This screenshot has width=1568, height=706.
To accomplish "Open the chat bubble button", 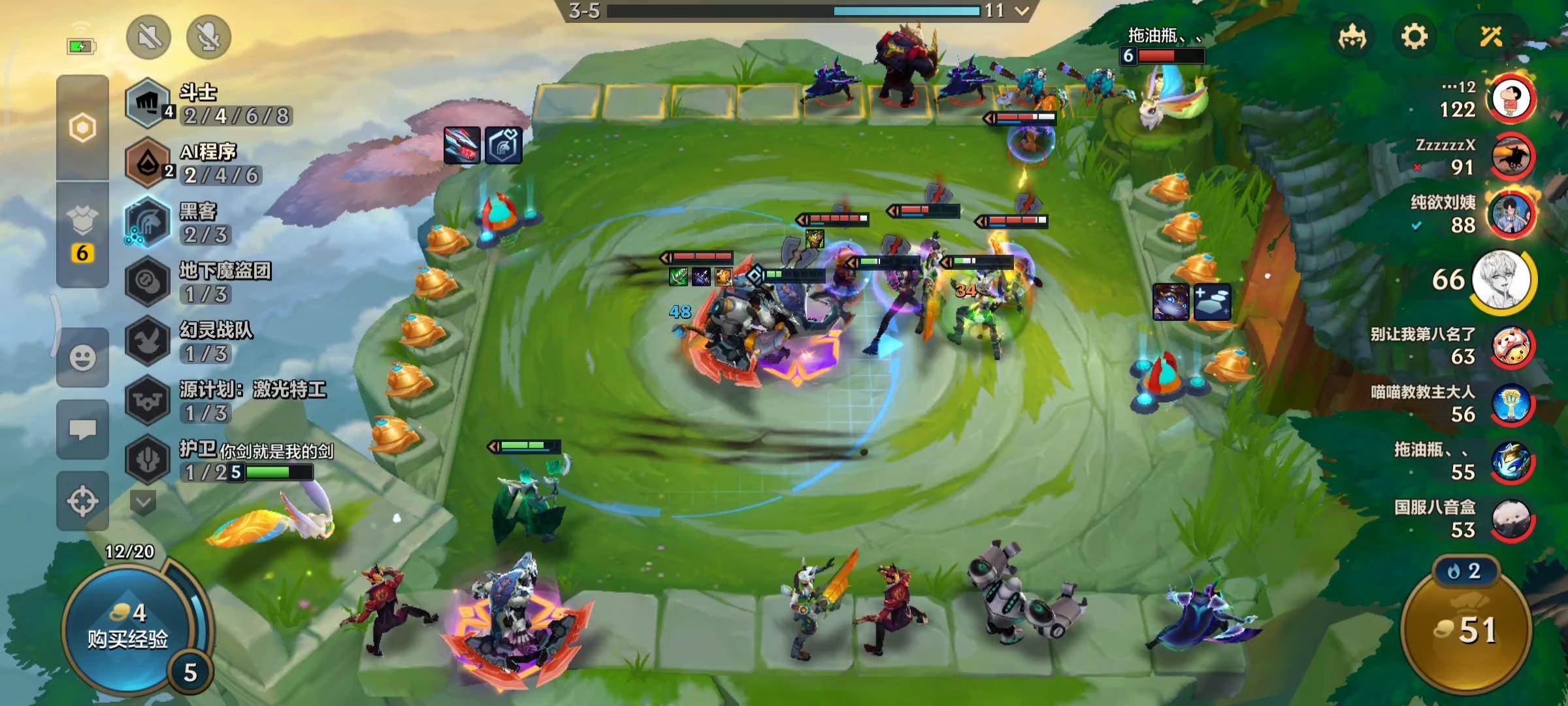I will (82, 429).
